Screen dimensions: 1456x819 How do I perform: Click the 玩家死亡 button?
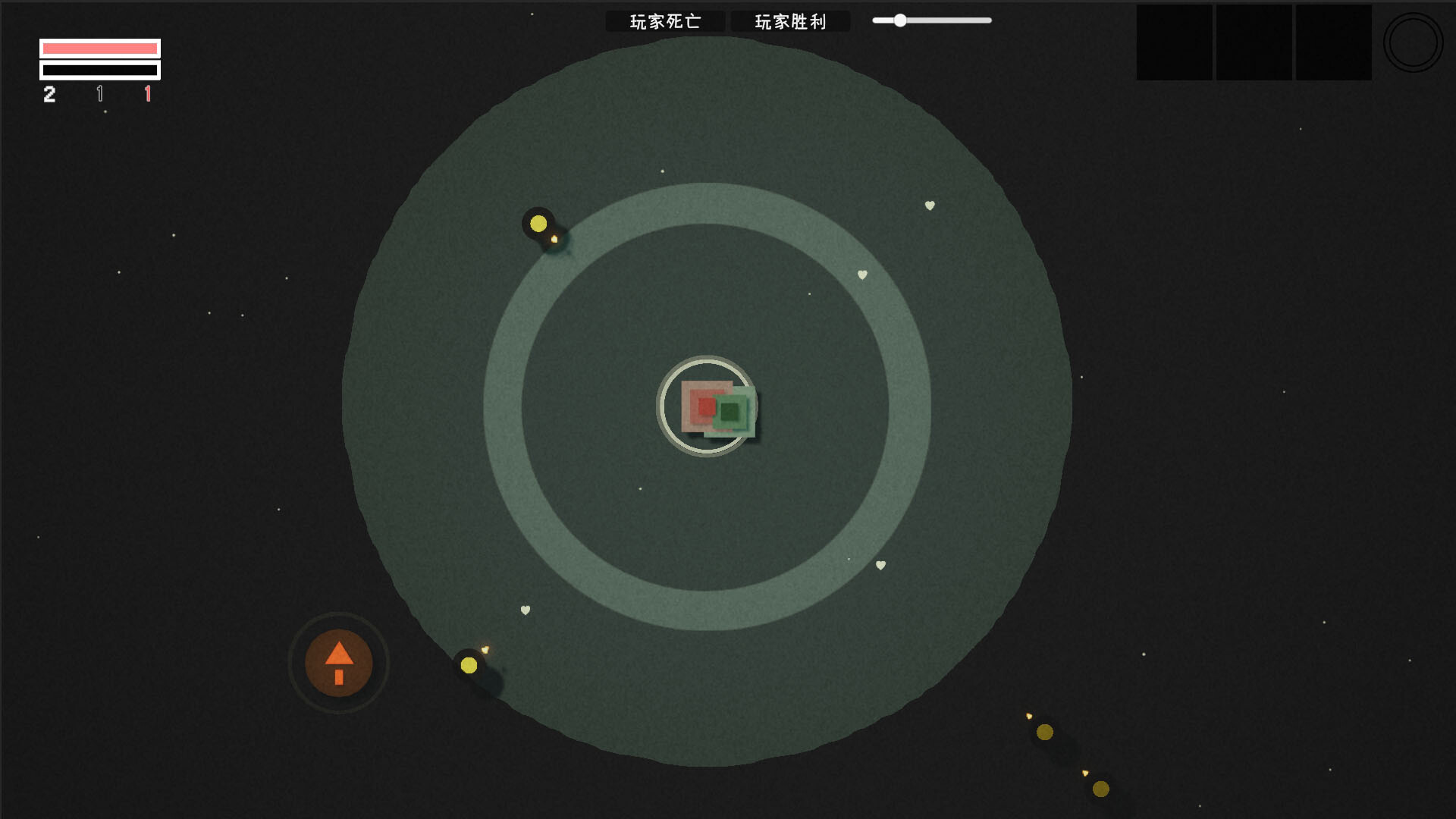[665, 20]
